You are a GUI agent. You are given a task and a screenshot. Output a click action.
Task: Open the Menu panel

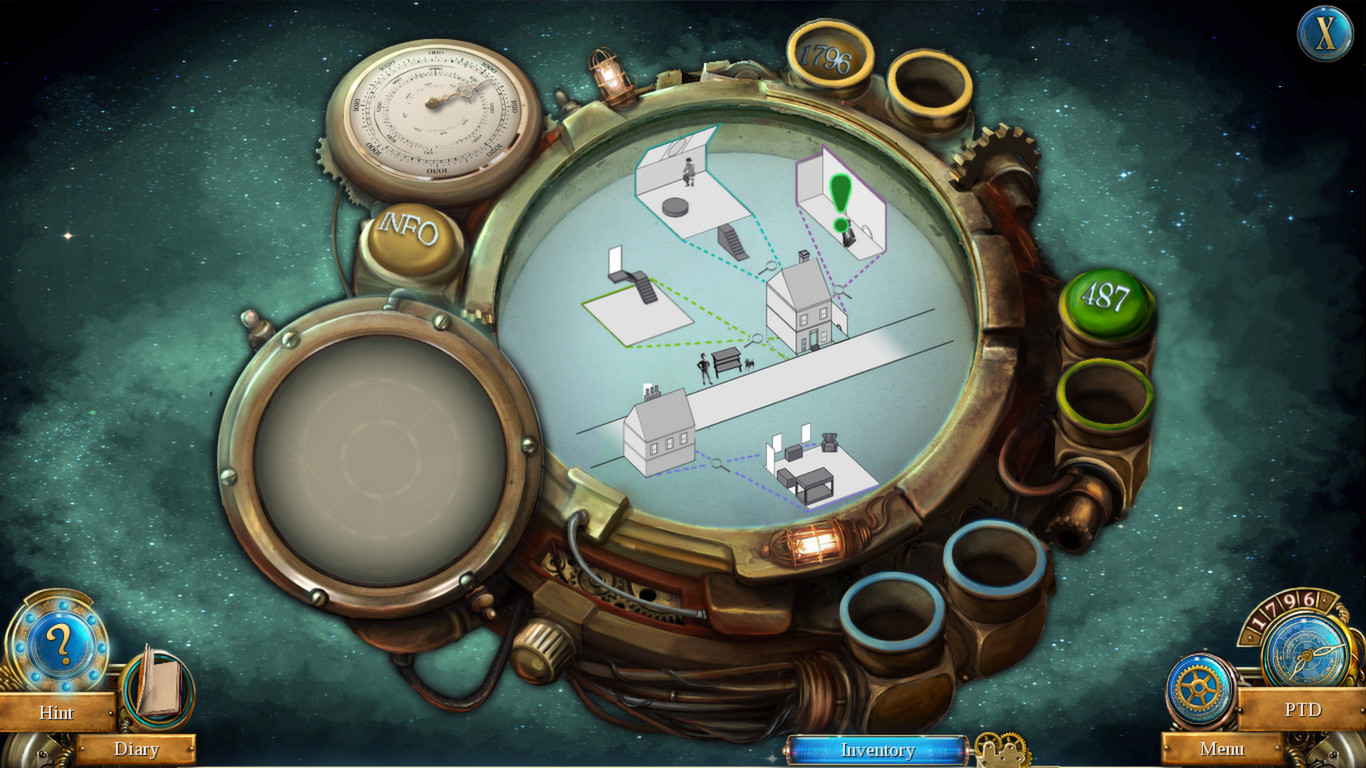tap(1222, 747)
